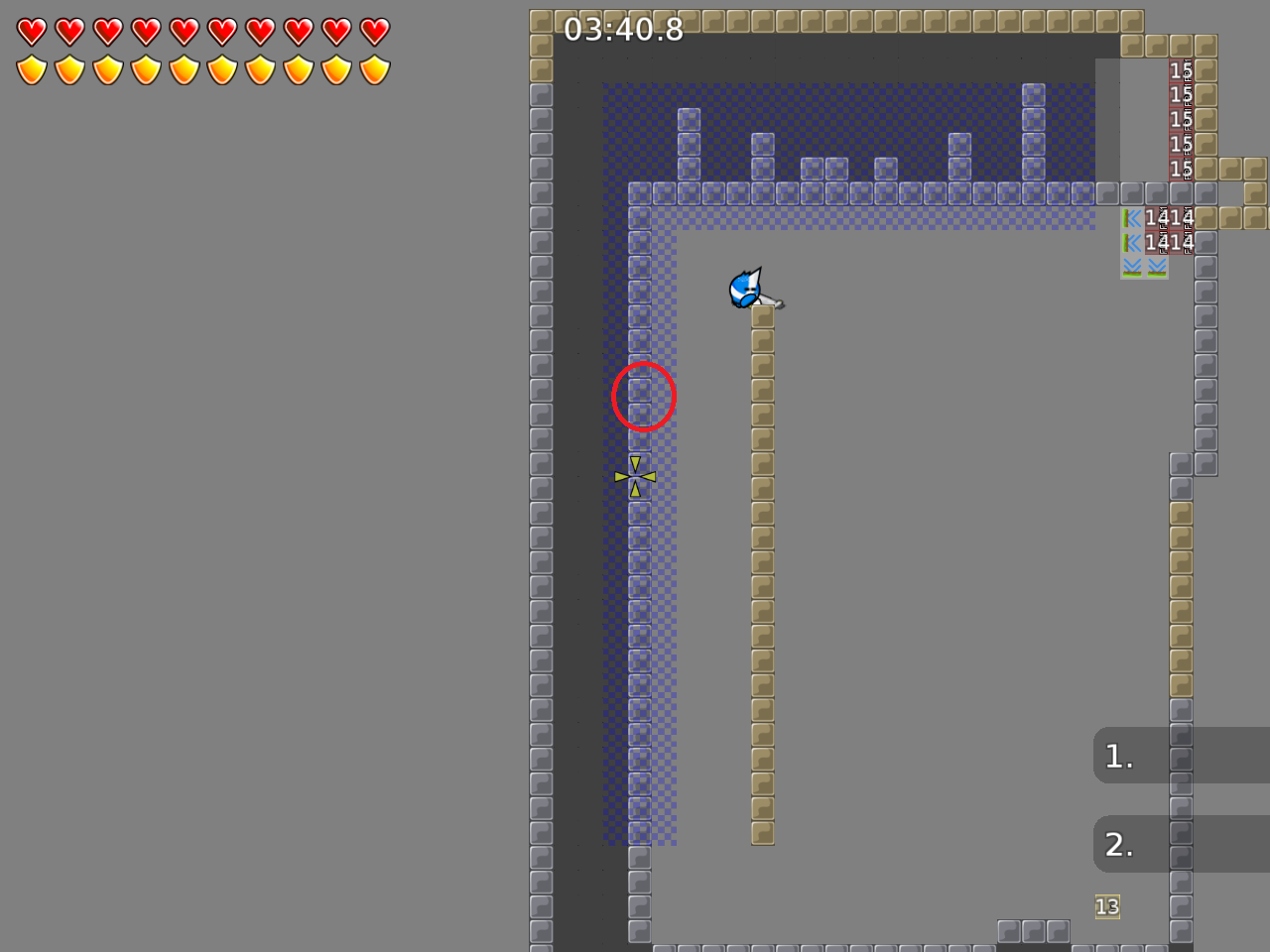1270x952 pixels.
Task: Expand list entry labeled 1.
Action: [1117, 756]
